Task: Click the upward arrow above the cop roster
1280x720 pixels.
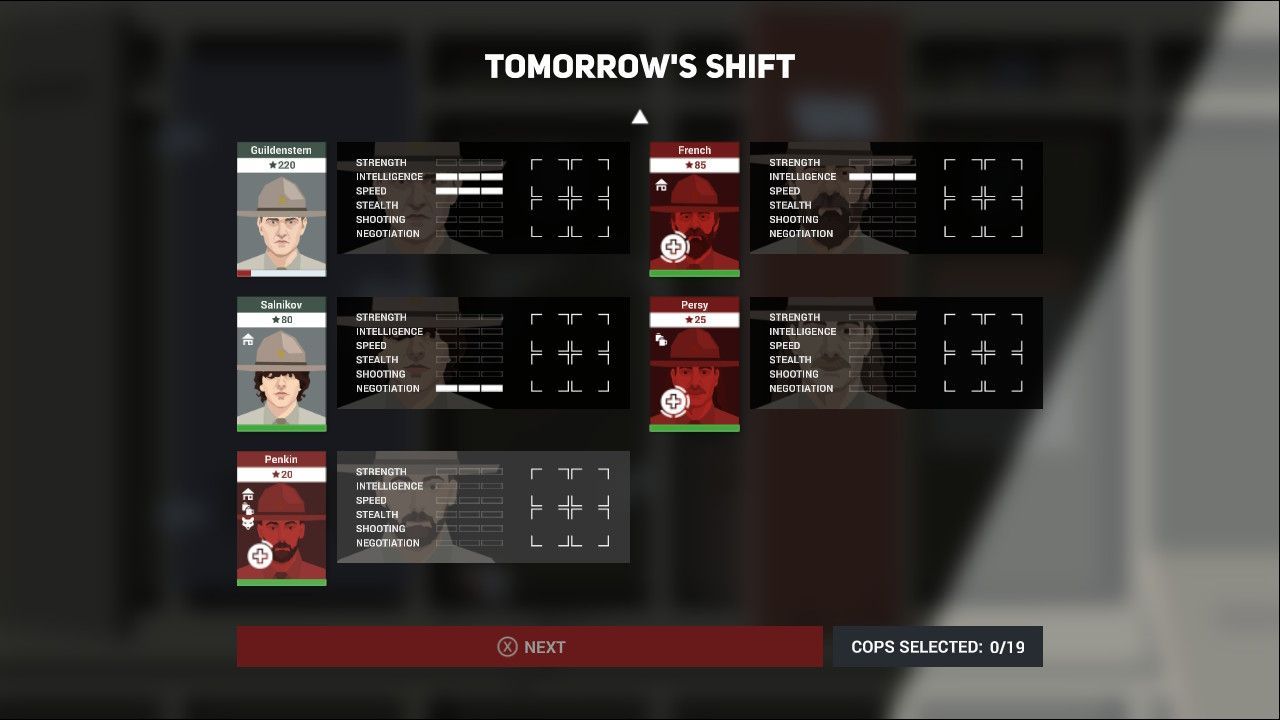Action: point(639,116)
